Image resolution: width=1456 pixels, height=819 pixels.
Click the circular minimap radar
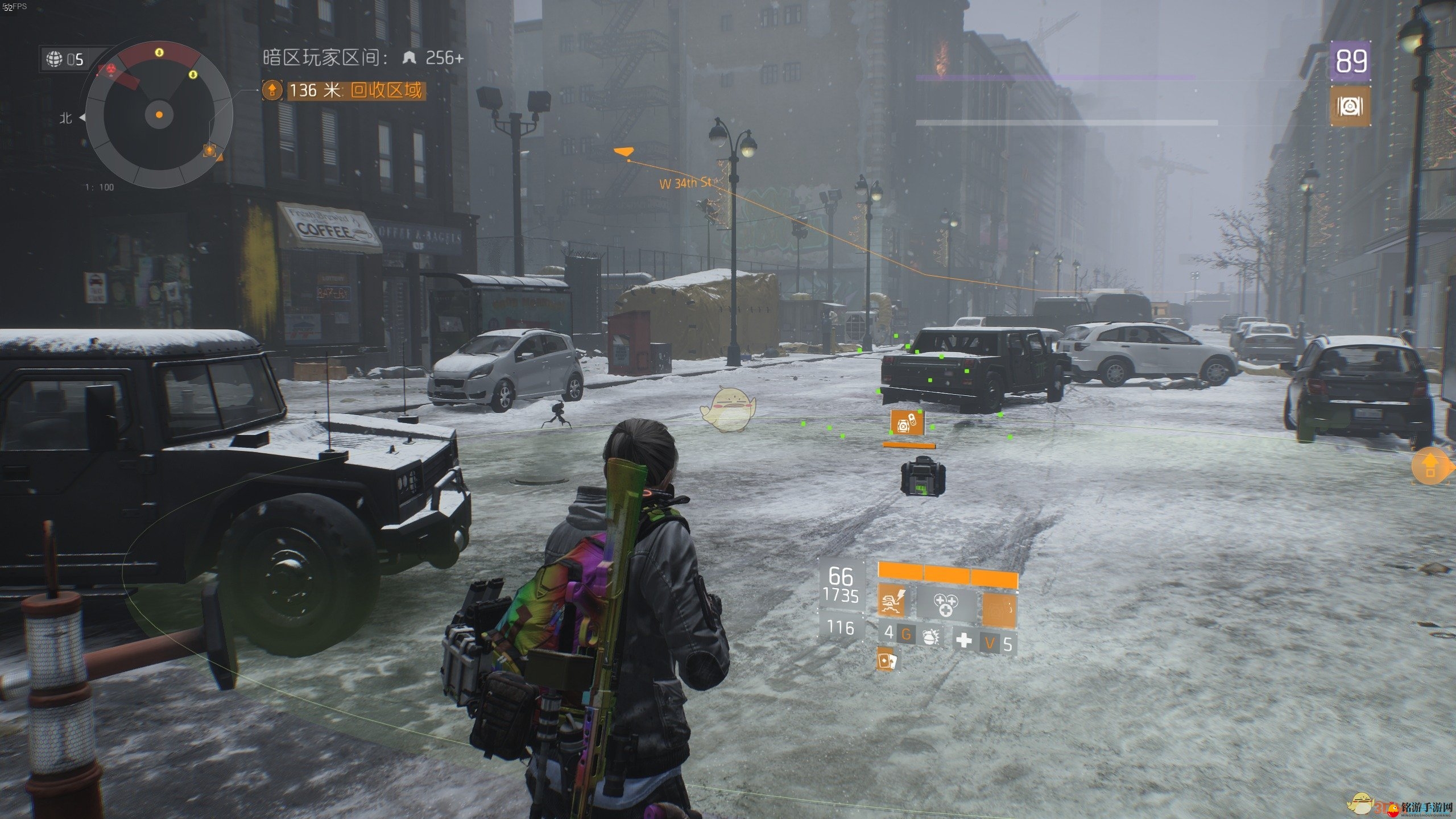(x=159, y=114)
